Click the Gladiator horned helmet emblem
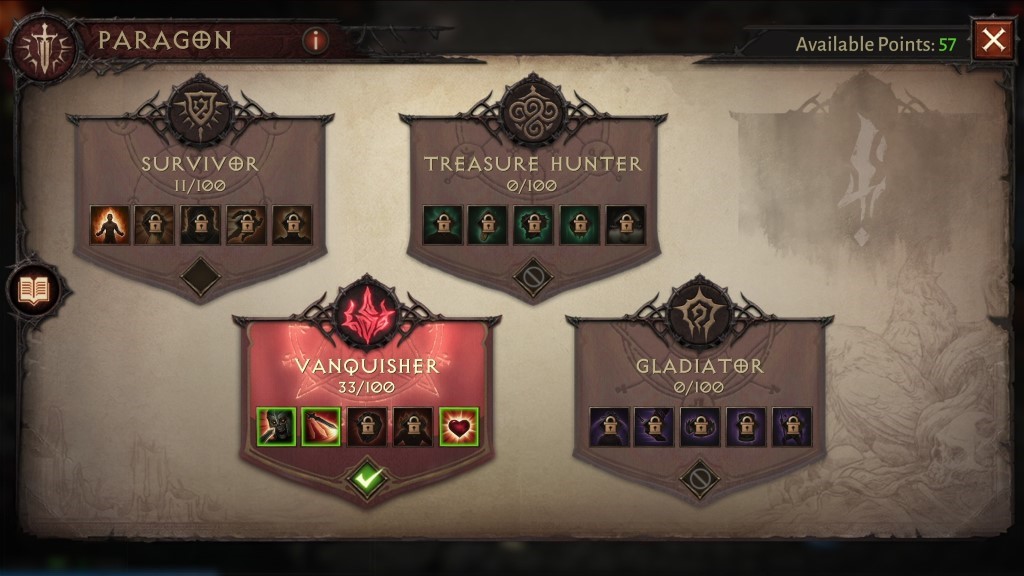 point(699,310)
